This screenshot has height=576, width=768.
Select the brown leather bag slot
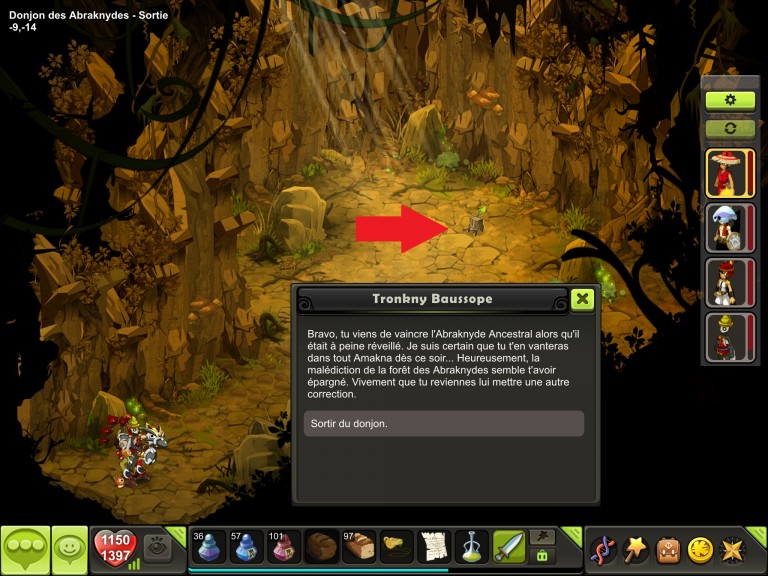[321, 547]
